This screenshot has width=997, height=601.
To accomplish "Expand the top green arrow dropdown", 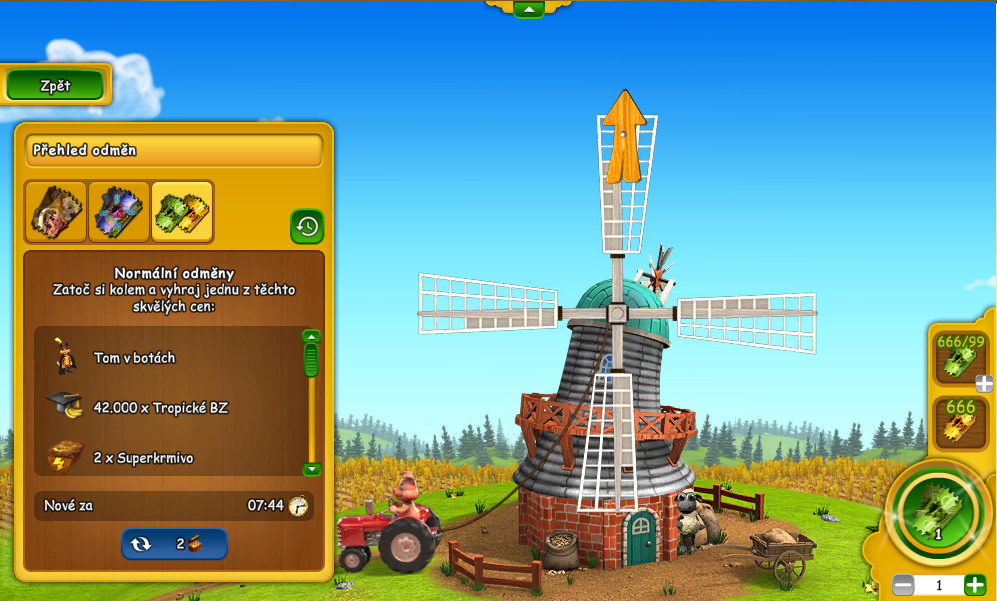I will click(x=528, y=9).
